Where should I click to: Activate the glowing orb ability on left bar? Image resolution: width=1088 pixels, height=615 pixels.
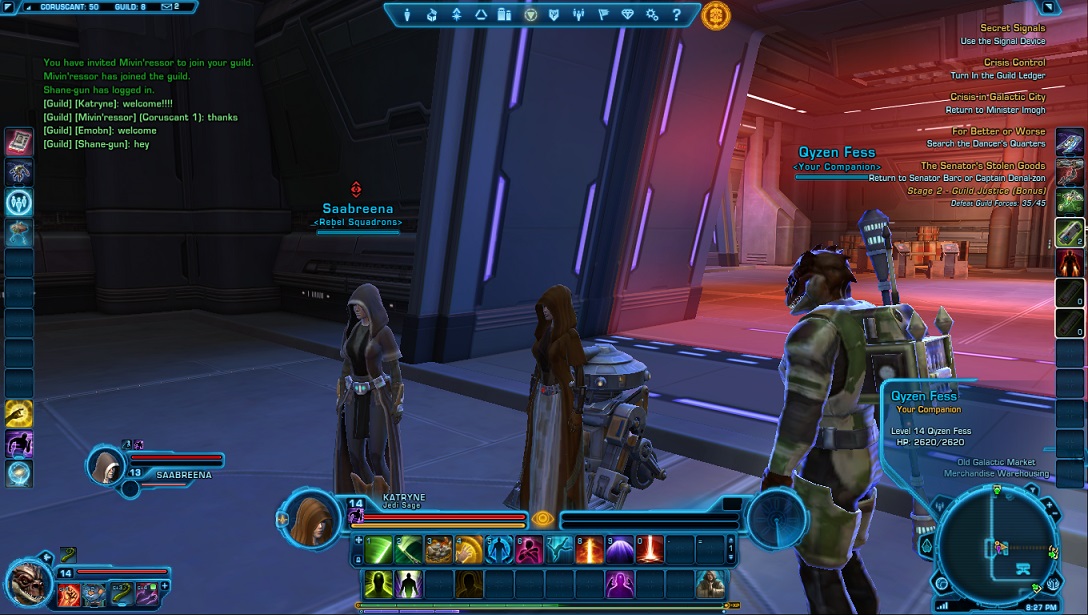pos(19,473)
